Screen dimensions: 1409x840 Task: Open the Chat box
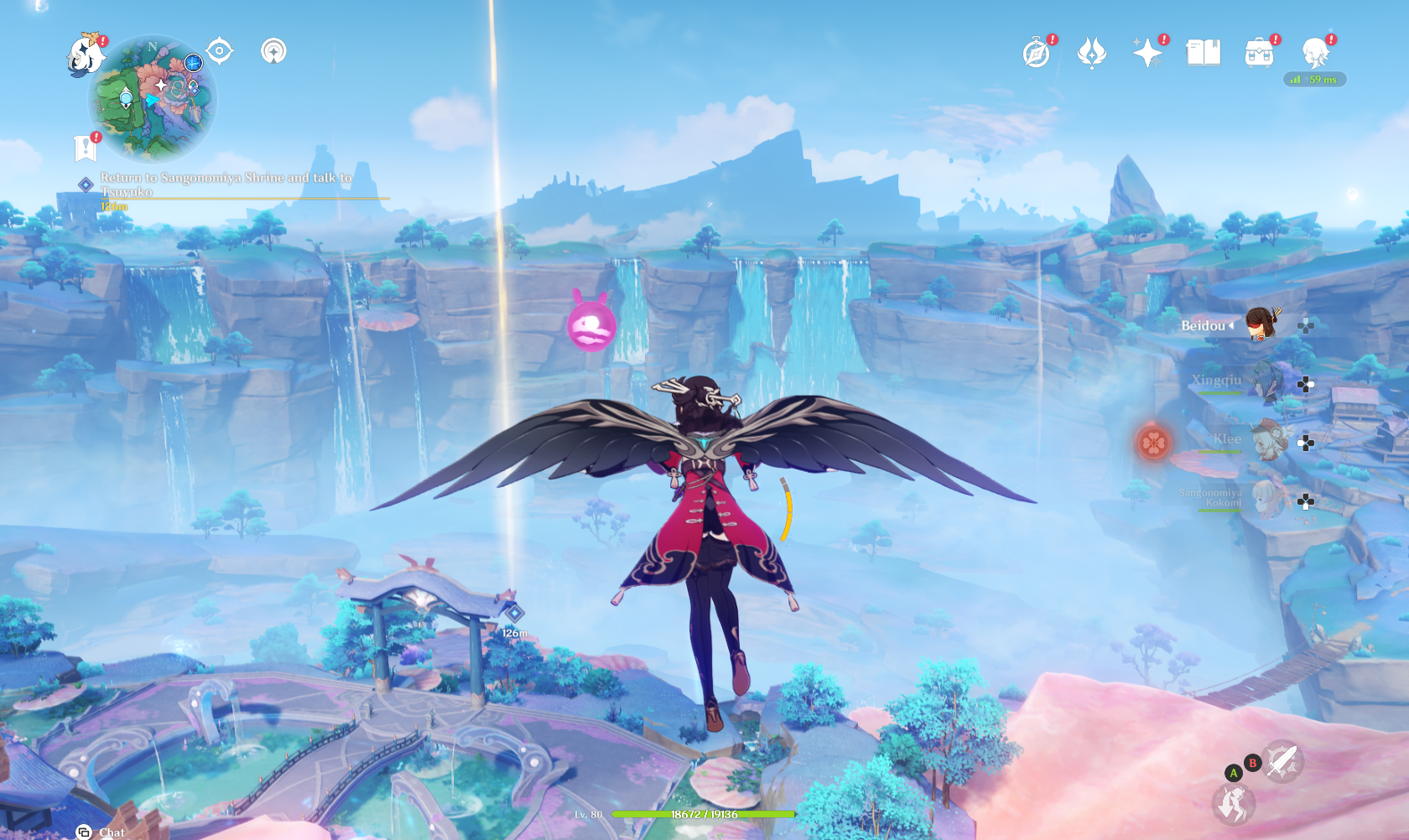click(x=101, y=832)
